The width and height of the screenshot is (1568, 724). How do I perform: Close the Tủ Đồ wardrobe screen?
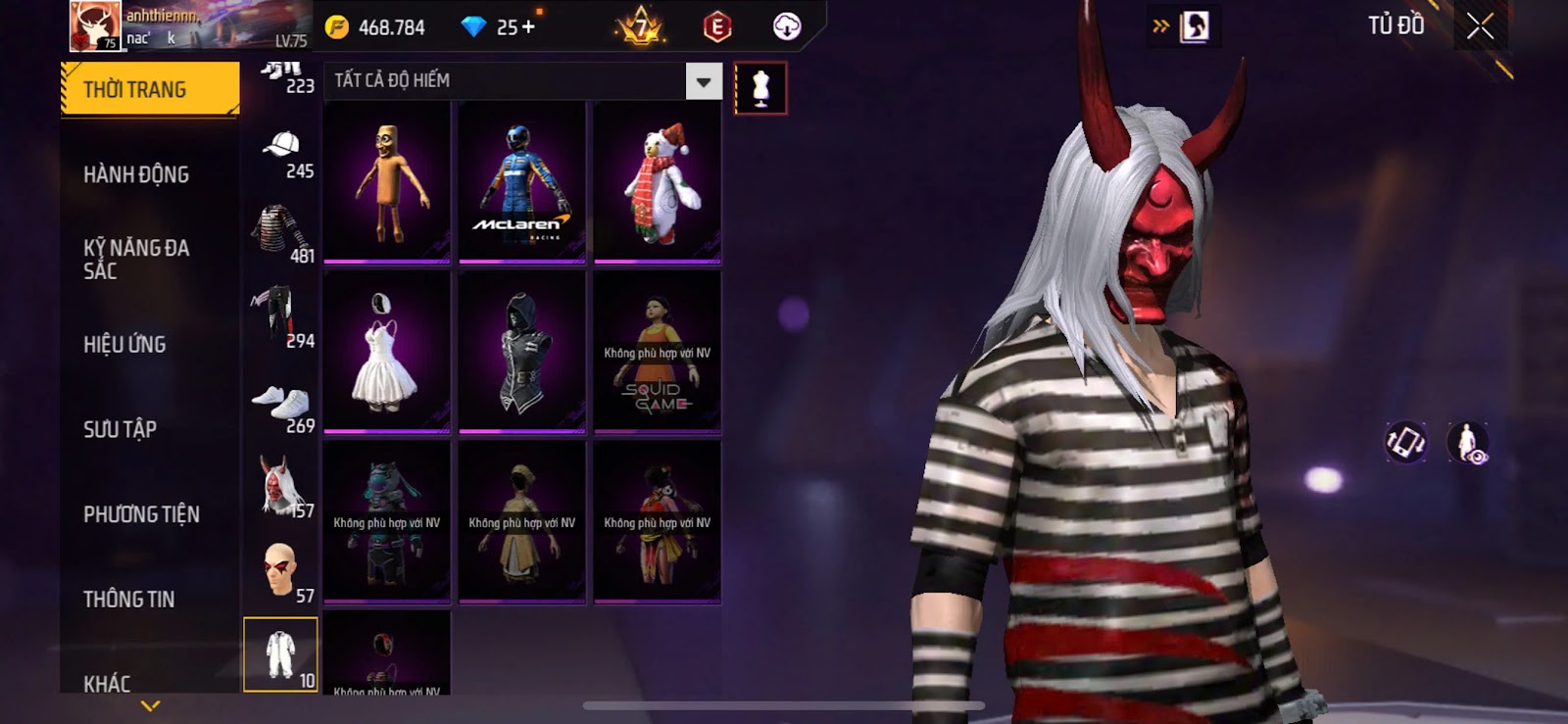(1480, 26)
